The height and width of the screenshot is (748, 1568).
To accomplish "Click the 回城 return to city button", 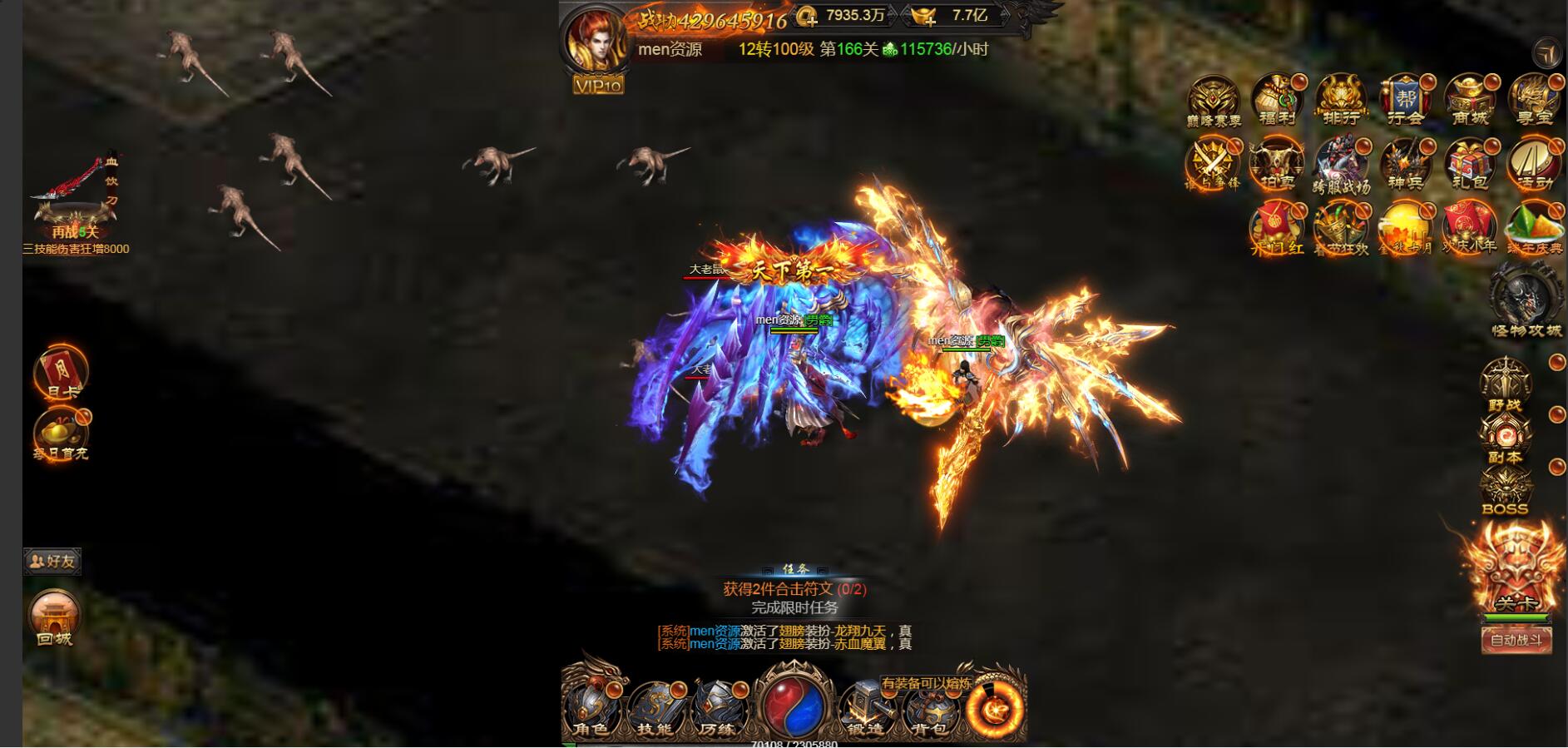I will (x=55, y=618).
